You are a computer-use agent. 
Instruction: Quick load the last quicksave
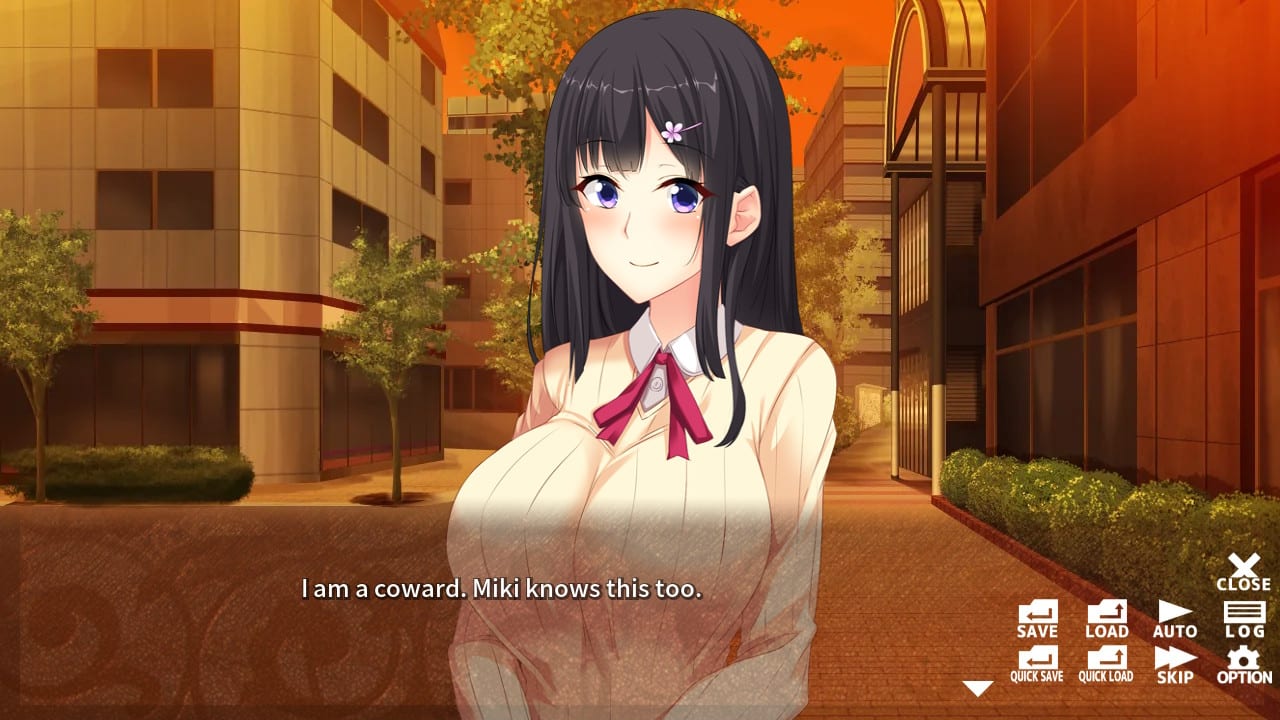[1105, 662]
